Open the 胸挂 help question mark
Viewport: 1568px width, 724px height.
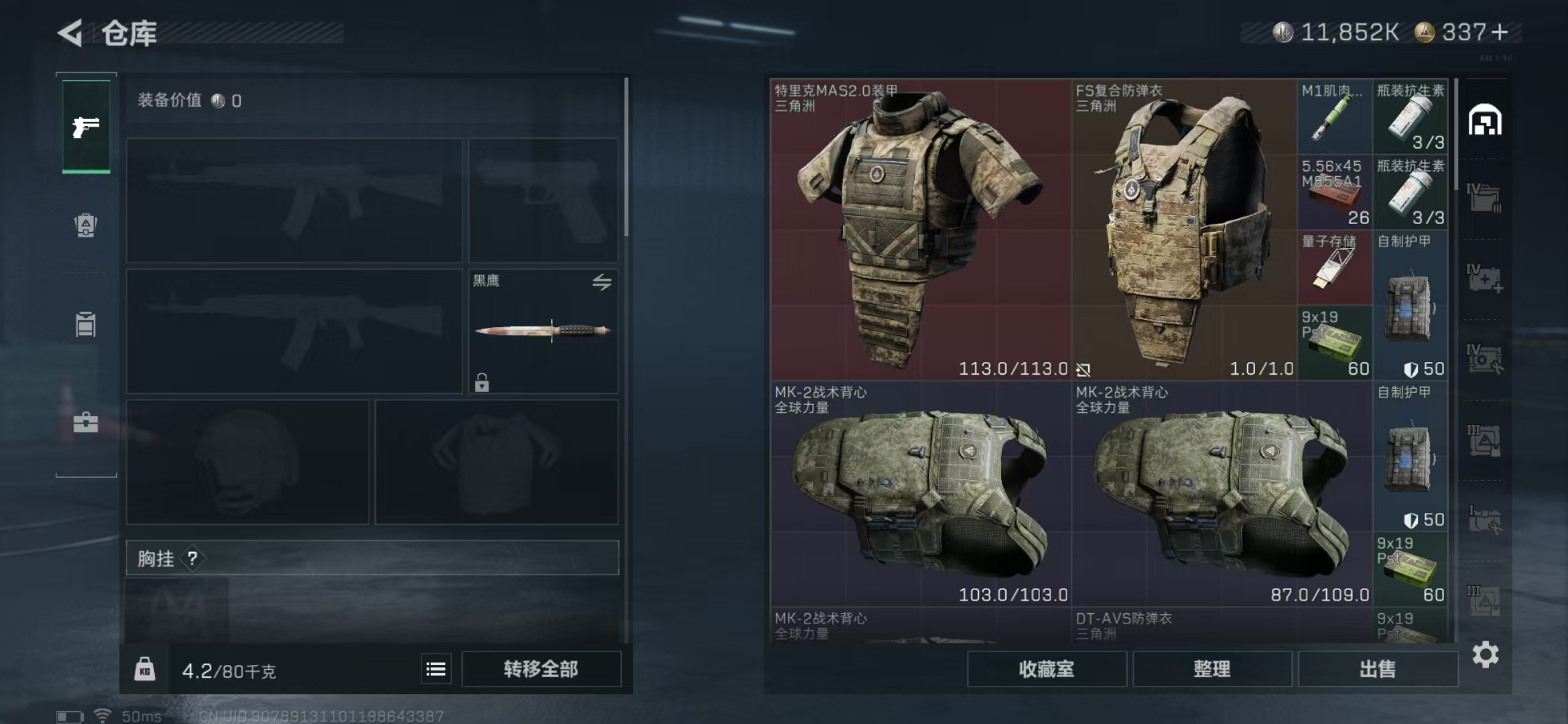click(x=192, y=558)
